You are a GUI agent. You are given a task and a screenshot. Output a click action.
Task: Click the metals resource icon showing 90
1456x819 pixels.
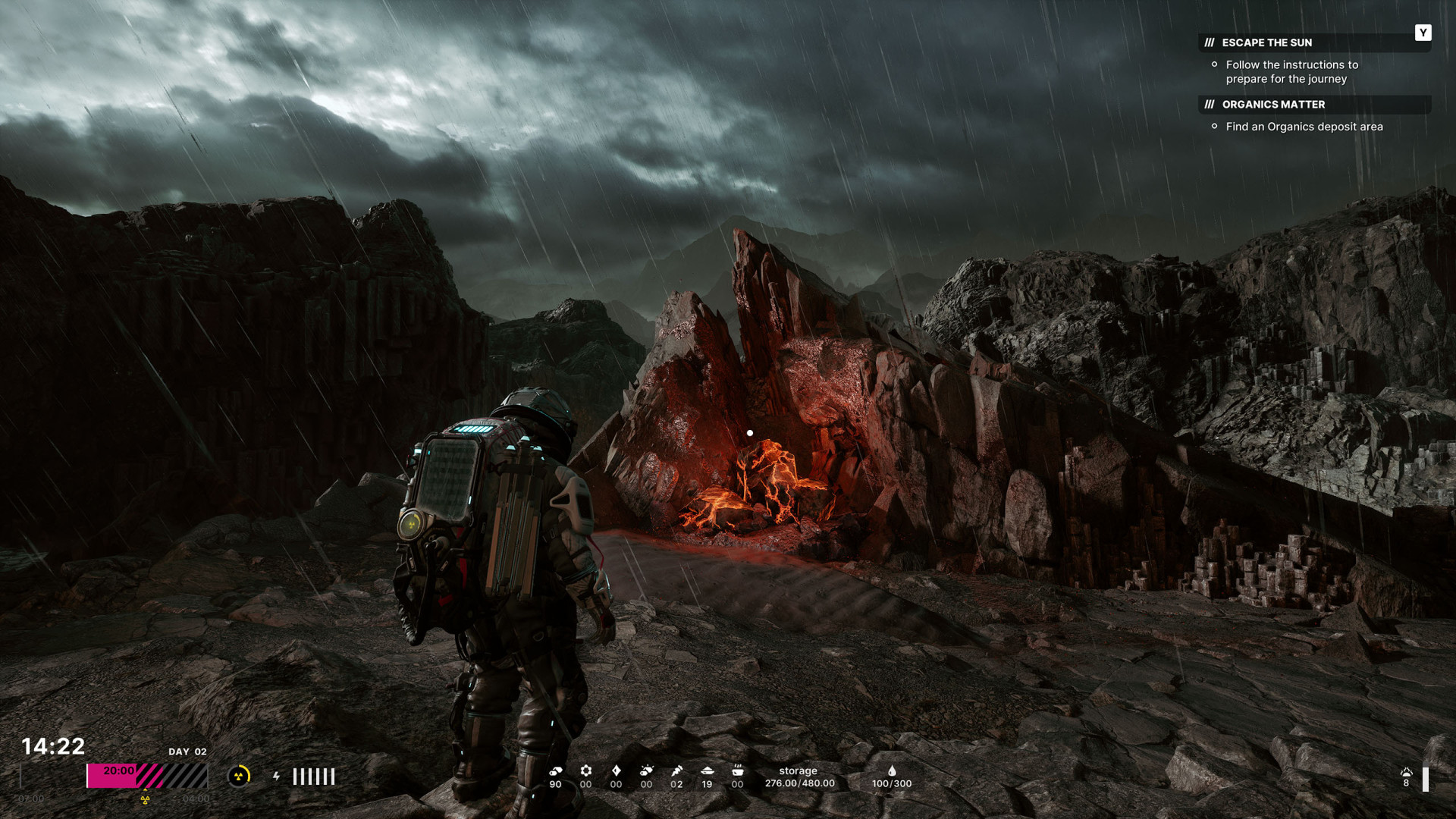click(556, 771)
